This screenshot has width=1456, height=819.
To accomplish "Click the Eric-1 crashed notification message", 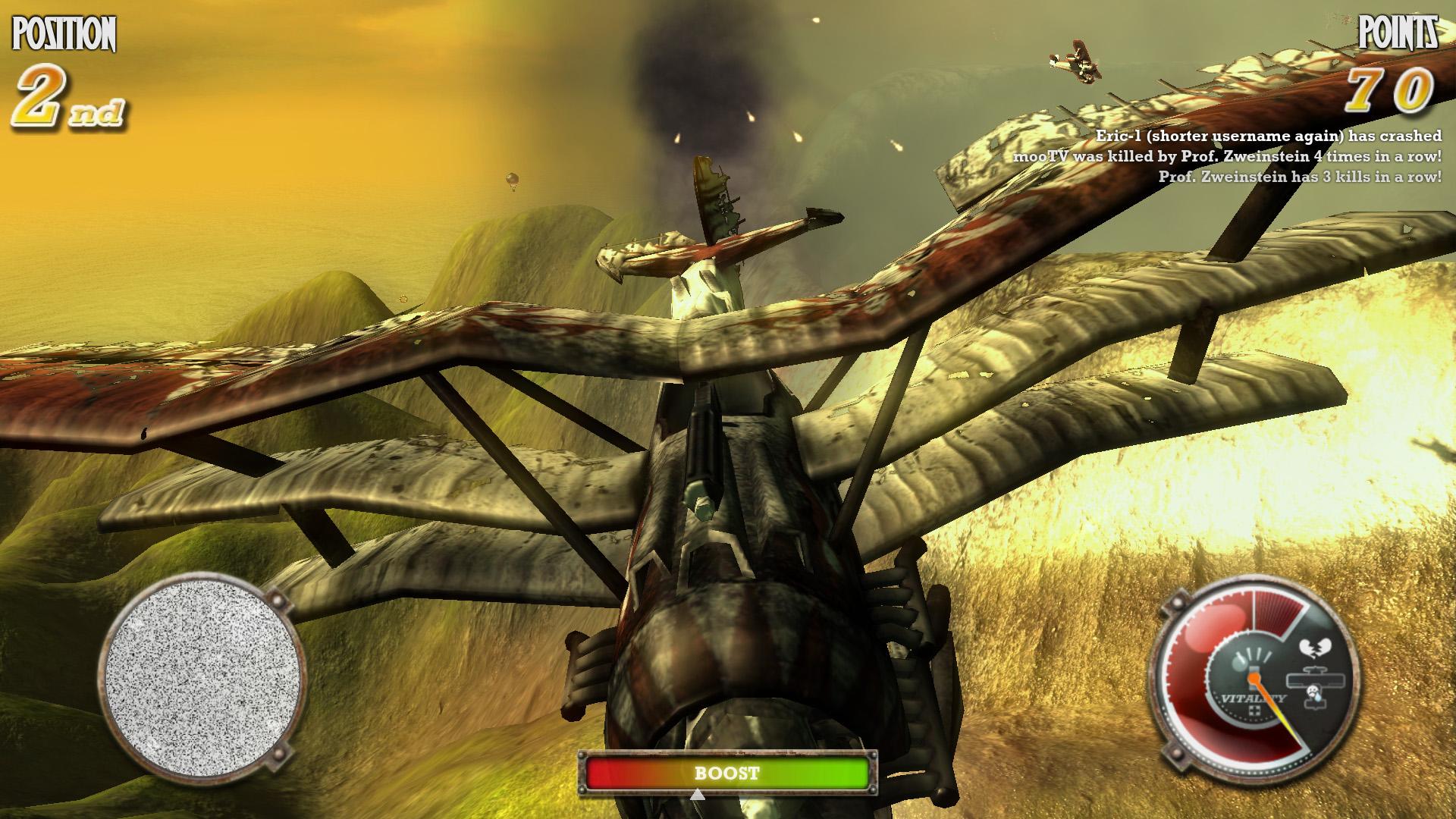I will pos(1268,136).
